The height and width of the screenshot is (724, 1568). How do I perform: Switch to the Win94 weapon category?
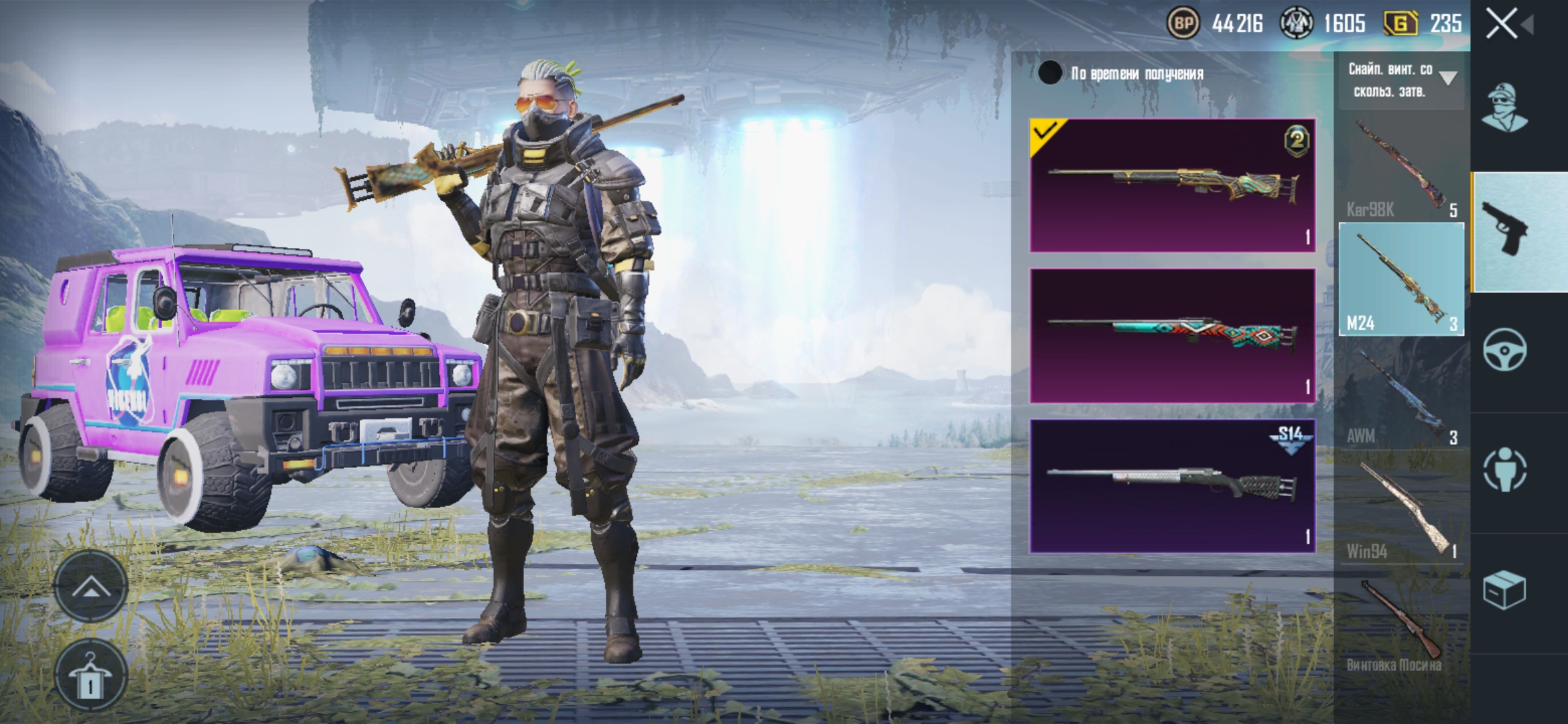(1401, 509)
